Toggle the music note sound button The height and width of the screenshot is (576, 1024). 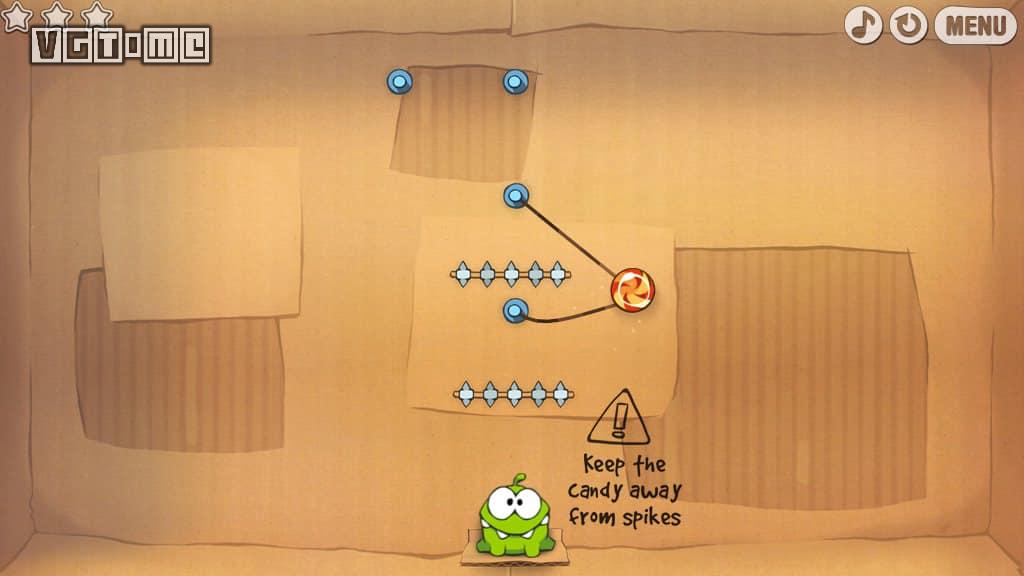click(863, 25)
